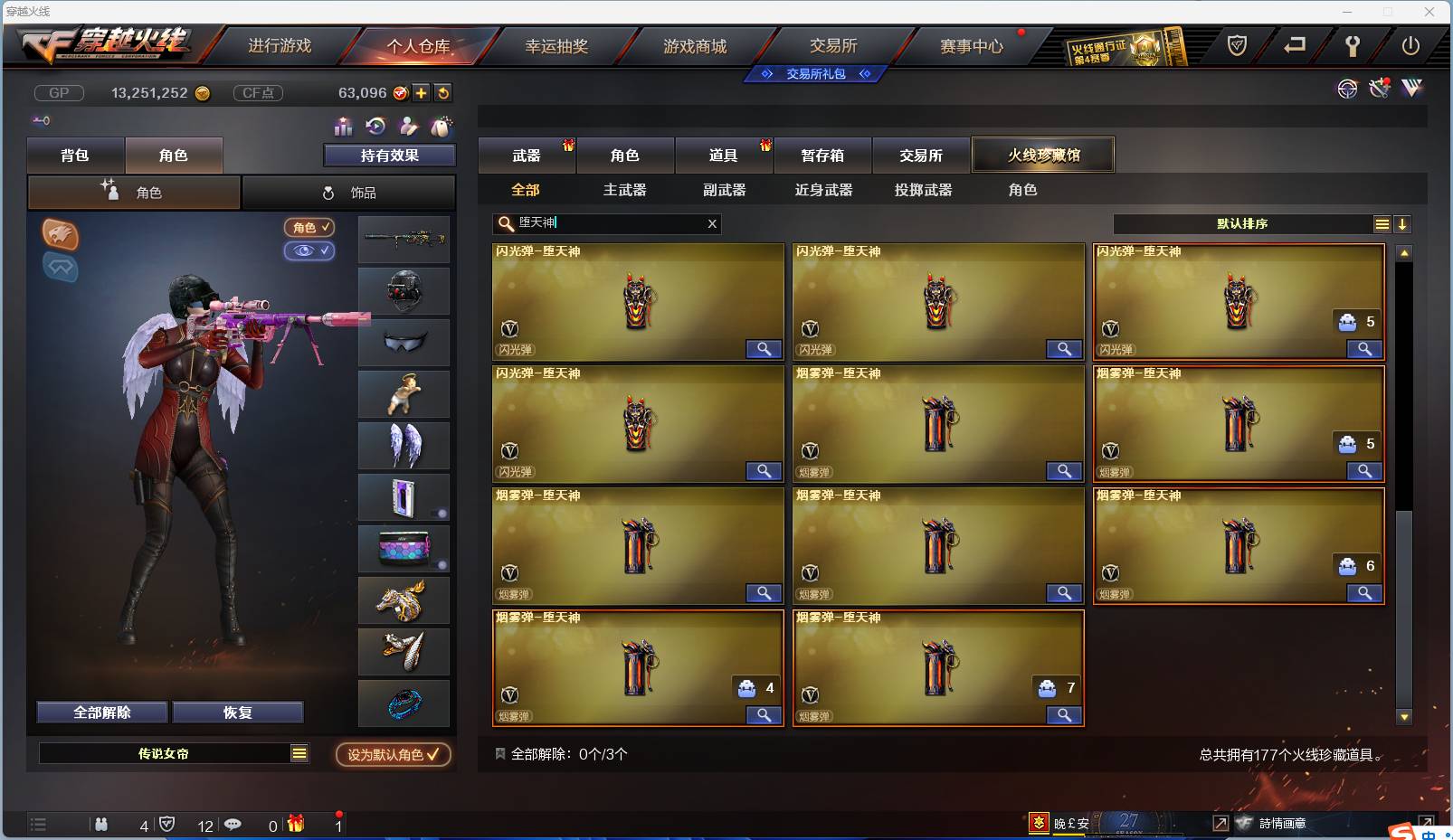Click the wrench settings icon at top right
Screen dimensions: 1453x840
point(1353,45)
